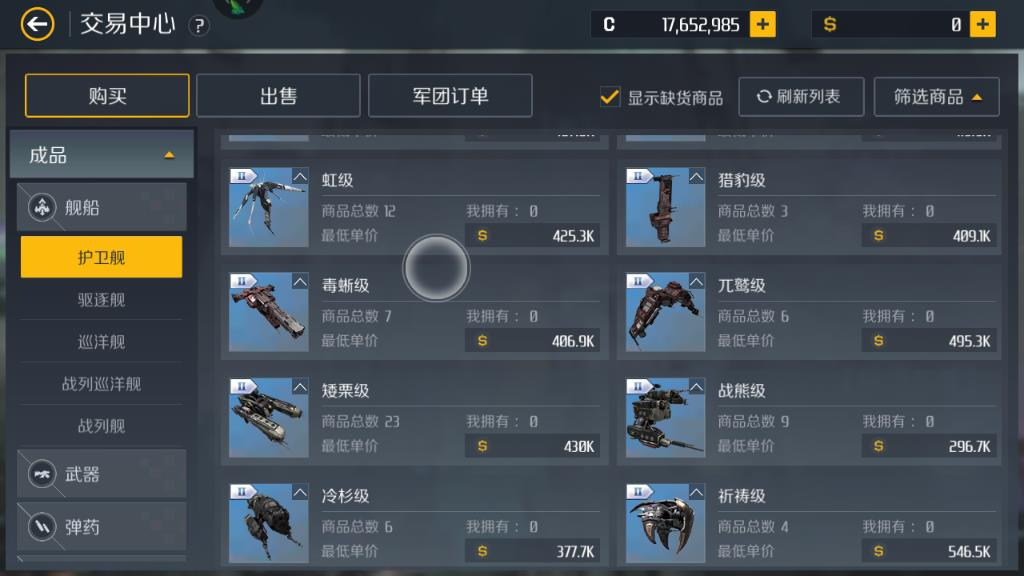Go back with the arrow button

(38, 24)
